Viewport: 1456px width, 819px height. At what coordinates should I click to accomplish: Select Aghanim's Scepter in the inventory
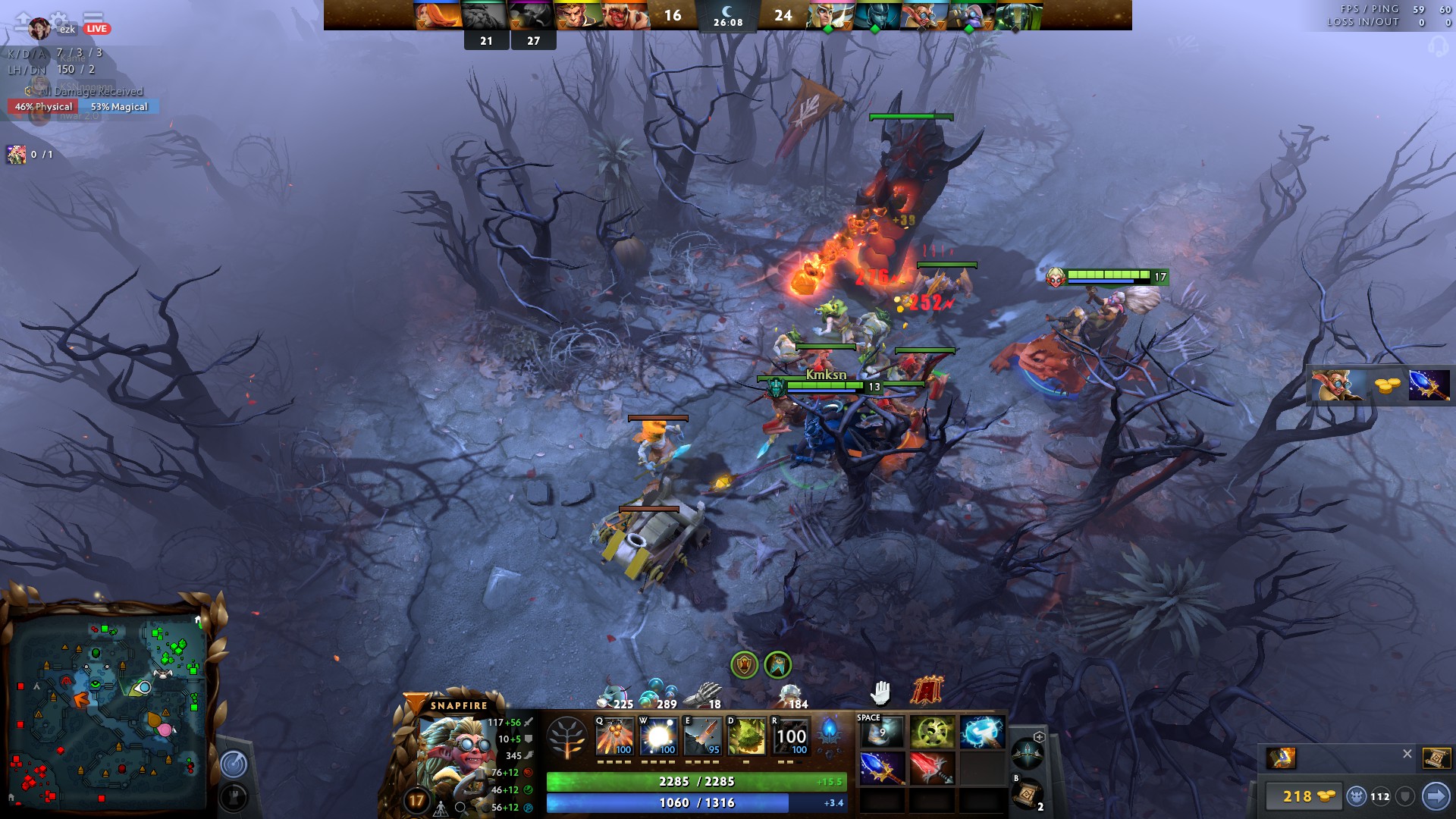tap(882, 768)
